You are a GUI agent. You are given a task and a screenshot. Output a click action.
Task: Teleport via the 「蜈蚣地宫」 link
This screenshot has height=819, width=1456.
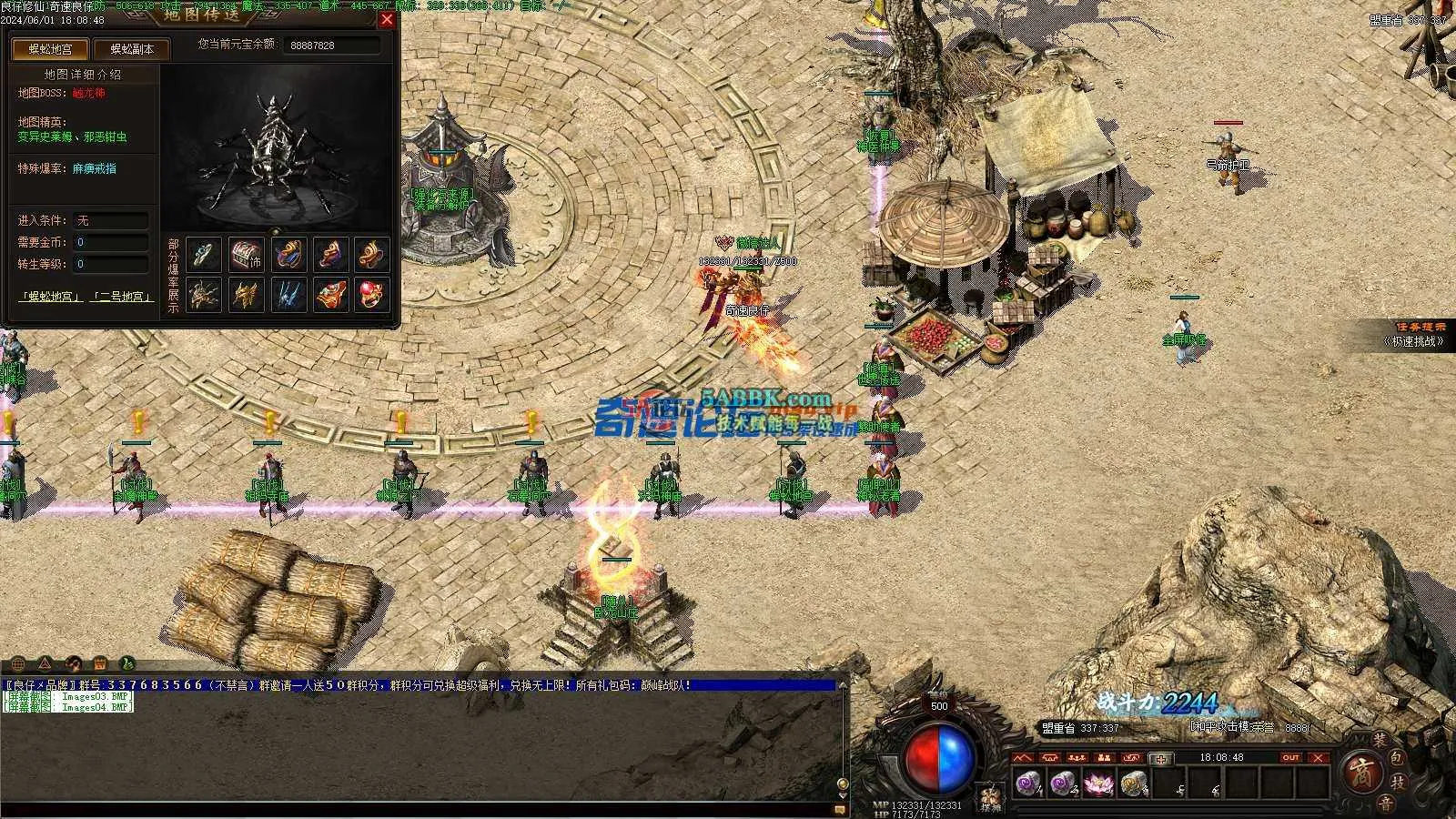51,297
